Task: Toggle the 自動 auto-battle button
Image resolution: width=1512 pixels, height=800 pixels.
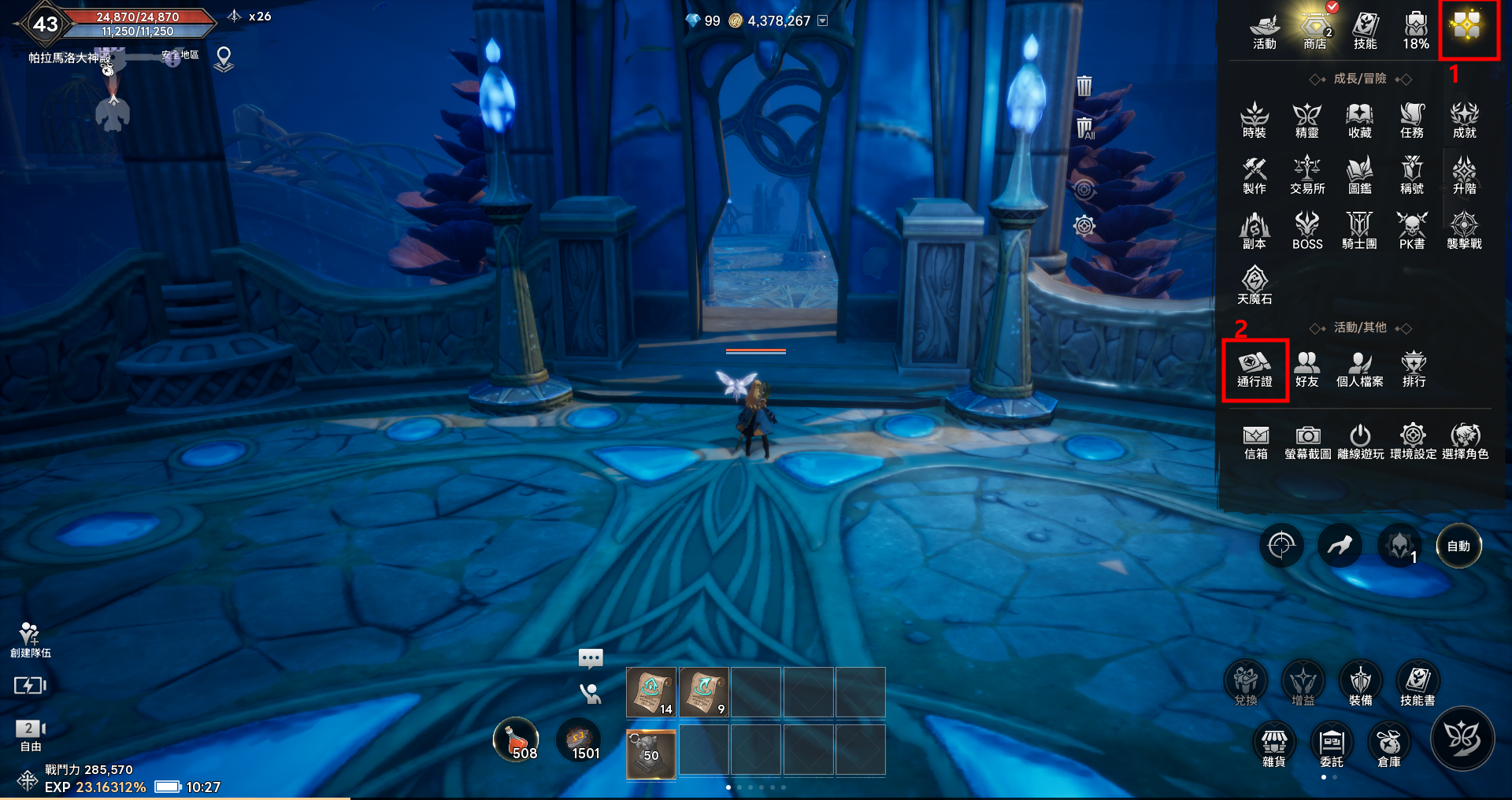Action: (1458, 546)
